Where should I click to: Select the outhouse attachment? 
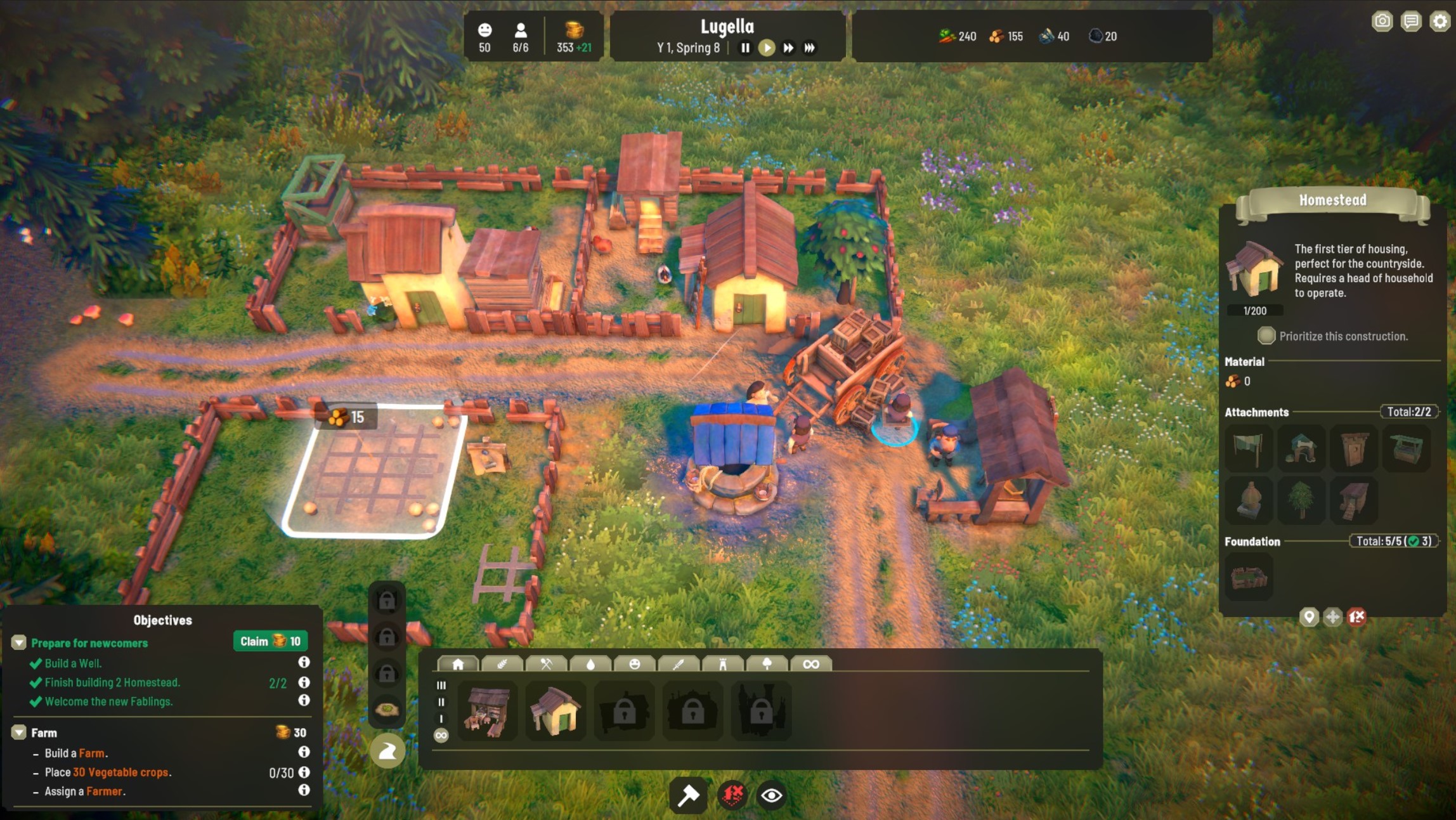[1354, 449]
